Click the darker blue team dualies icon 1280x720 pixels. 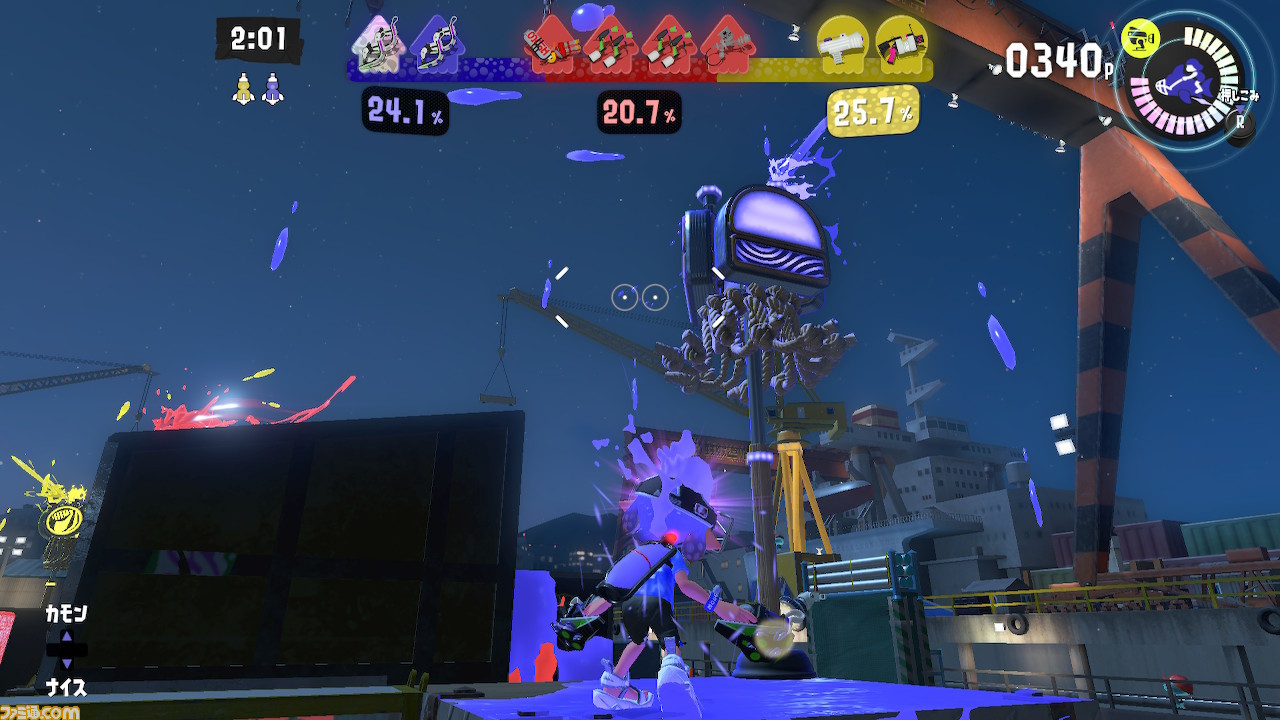436,46
